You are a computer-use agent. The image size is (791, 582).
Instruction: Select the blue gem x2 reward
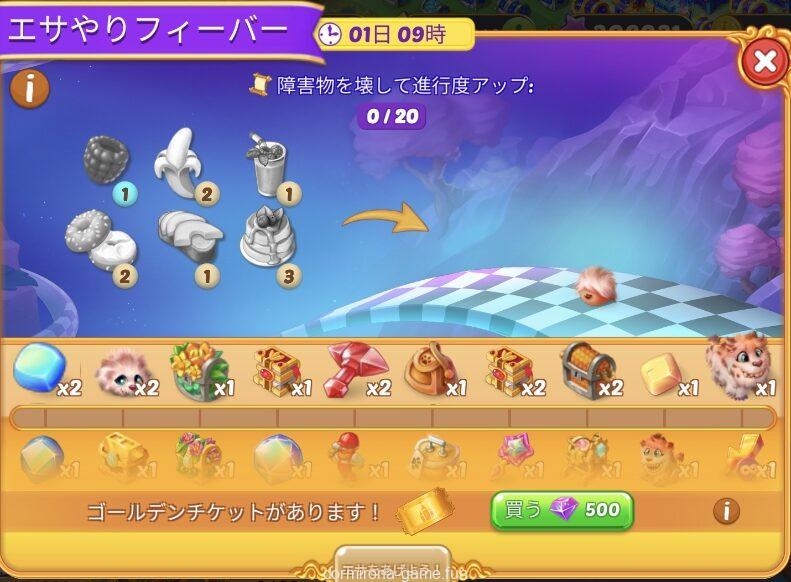point(38,369)
